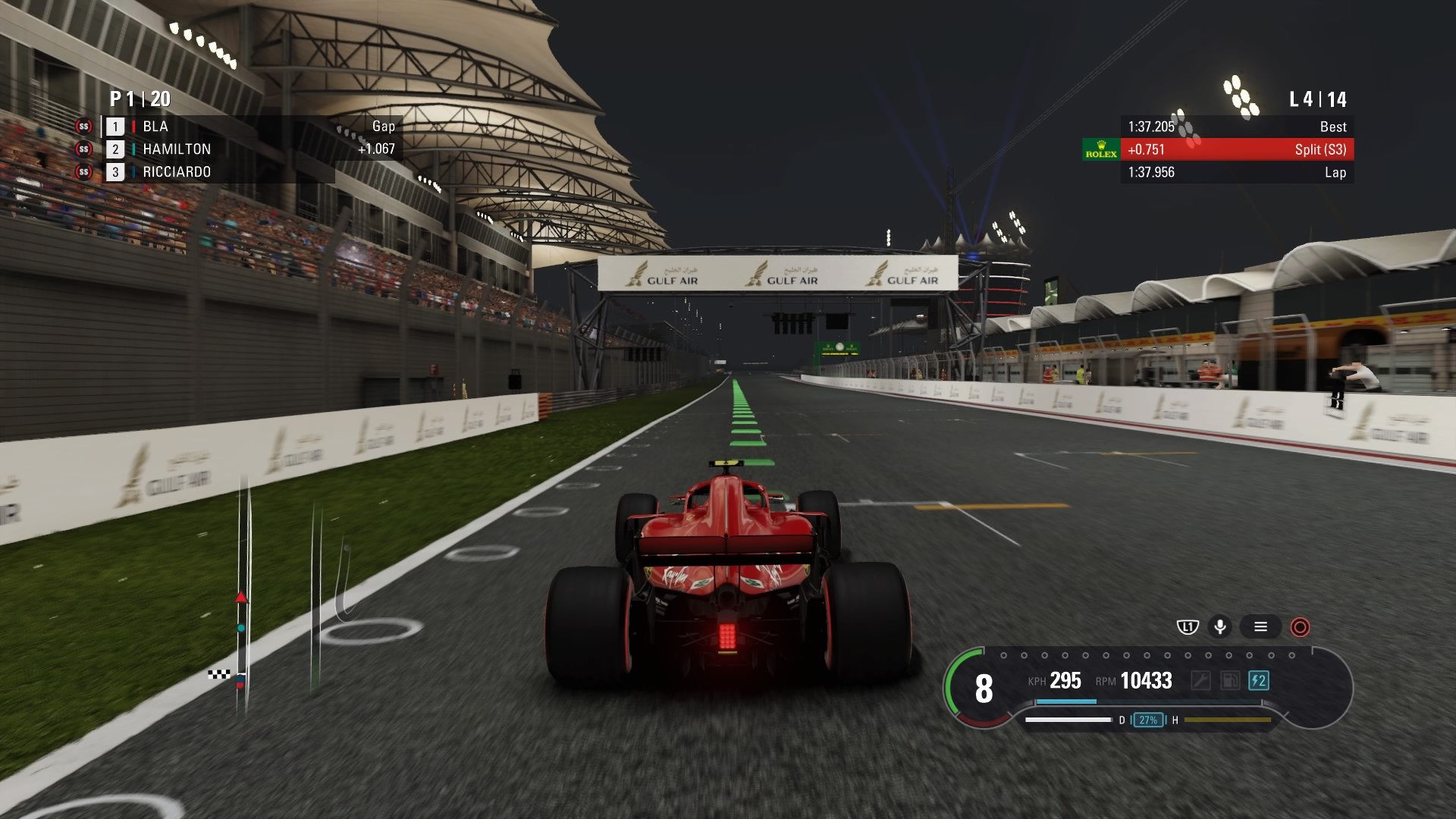This screenshot has height=819, width=1456.
Task: Click the red record circle icon
Action: coord(1299,628)
